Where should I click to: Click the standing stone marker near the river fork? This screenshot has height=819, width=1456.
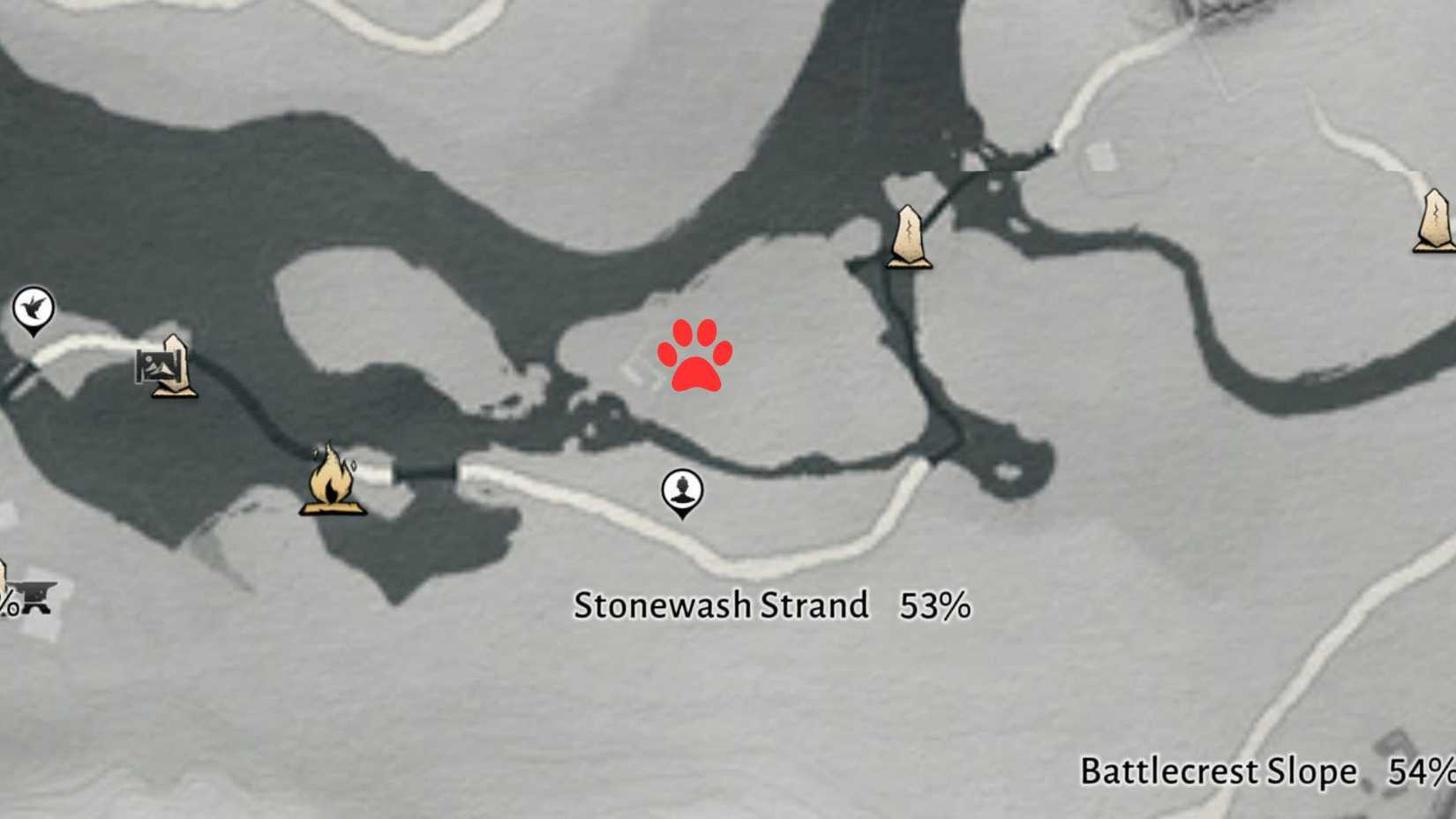pyautogui.click(x=909, y=234)
